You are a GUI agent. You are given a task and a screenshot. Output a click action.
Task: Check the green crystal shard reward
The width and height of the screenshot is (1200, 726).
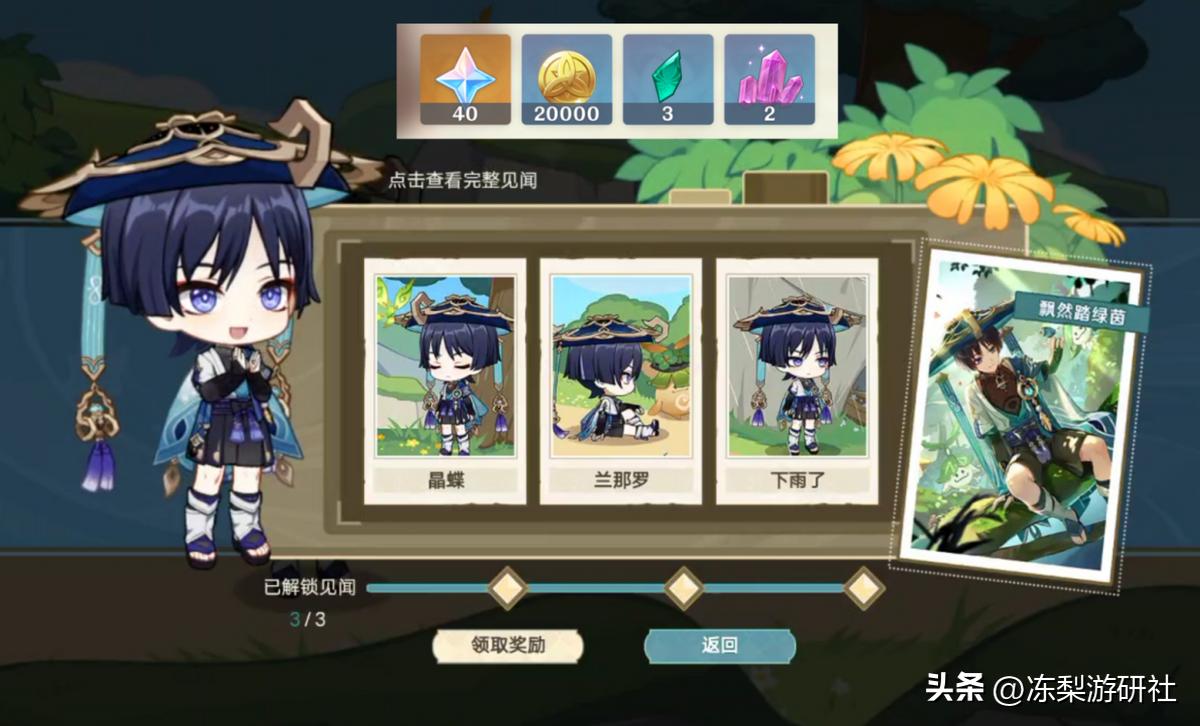point(667,79)
